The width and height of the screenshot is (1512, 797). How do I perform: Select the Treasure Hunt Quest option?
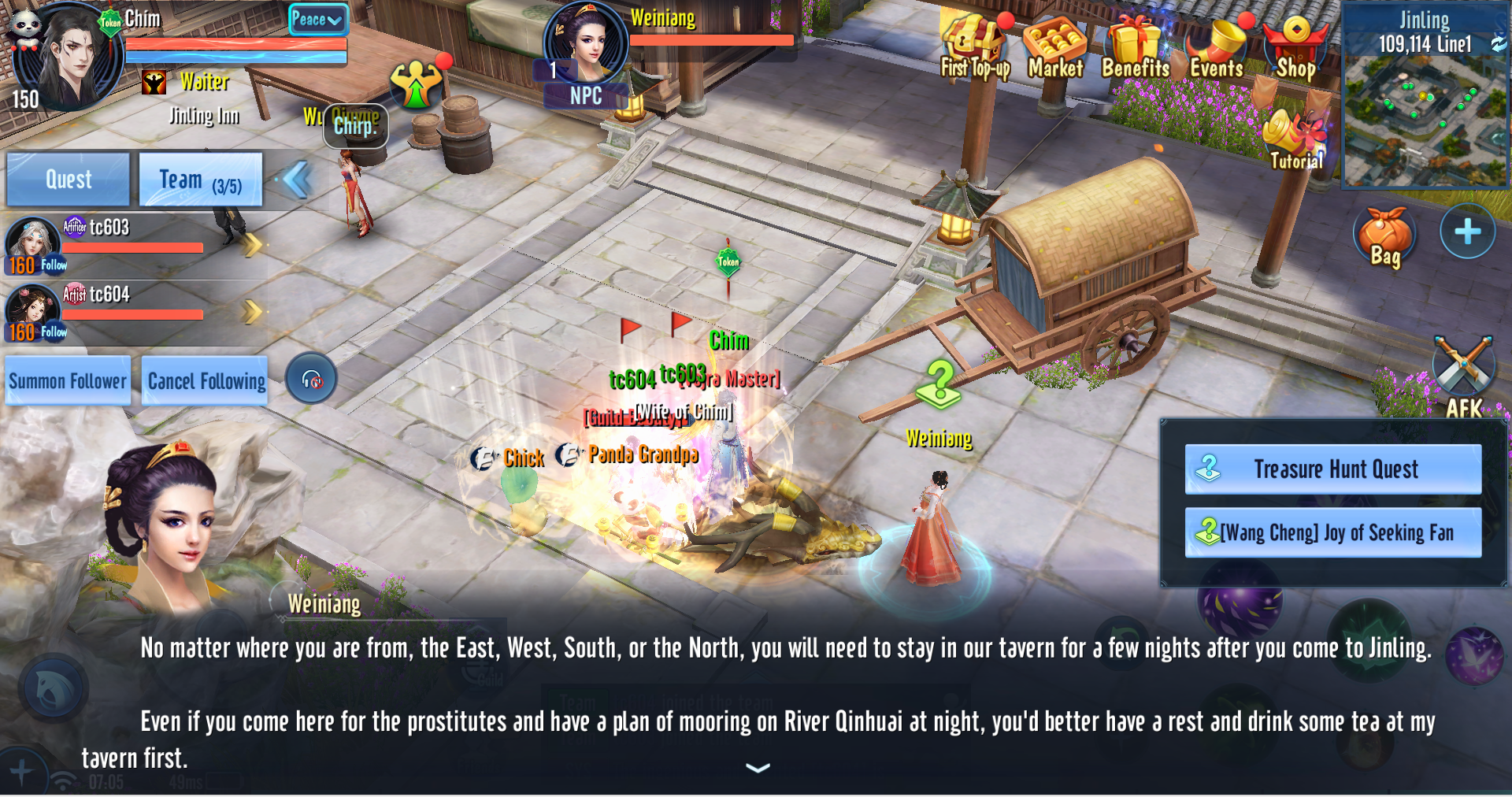(x=1332, y=469)
